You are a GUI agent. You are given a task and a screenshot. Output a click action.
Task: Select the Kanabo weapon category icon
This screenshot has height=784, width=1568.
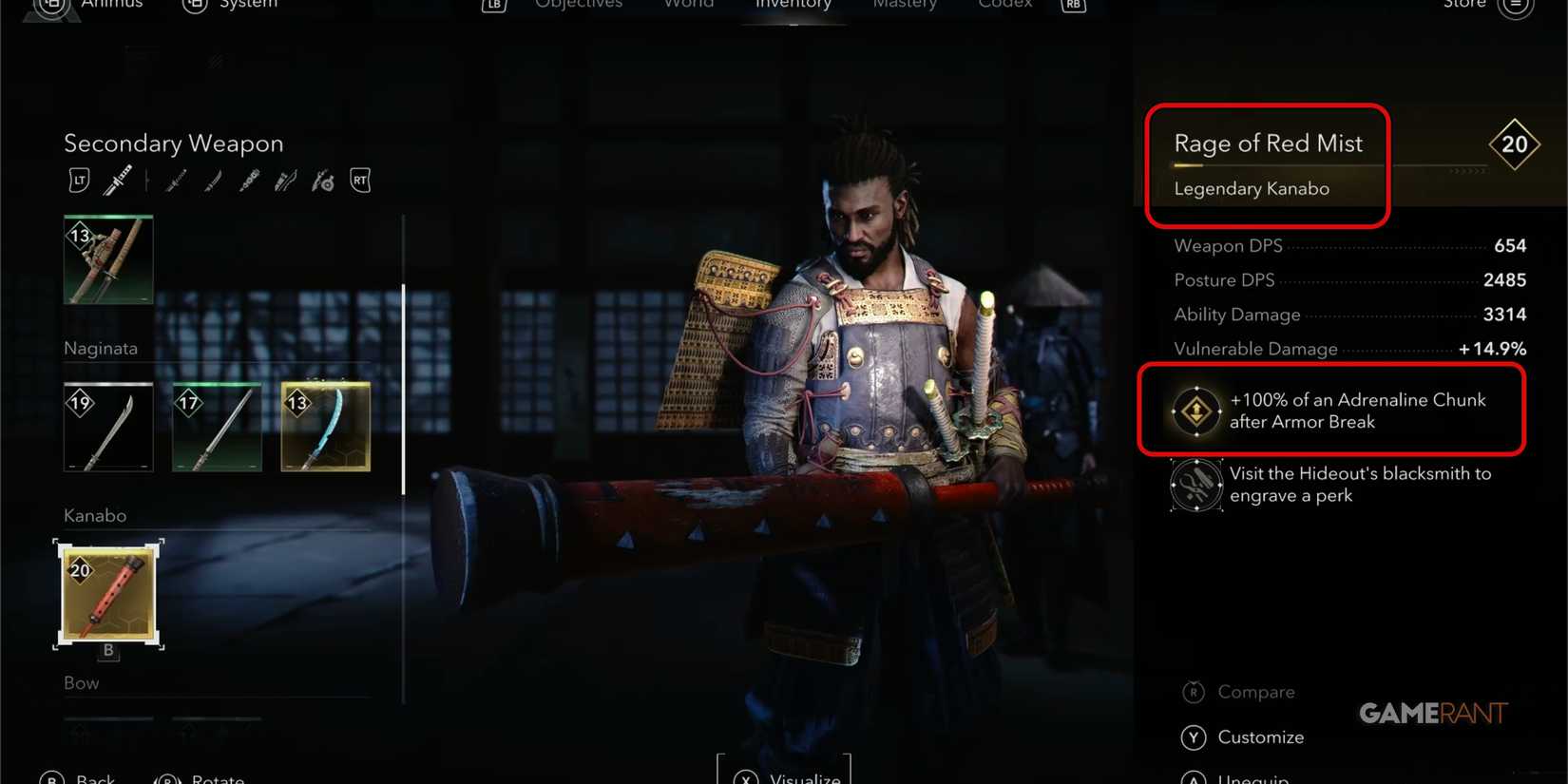249,181
